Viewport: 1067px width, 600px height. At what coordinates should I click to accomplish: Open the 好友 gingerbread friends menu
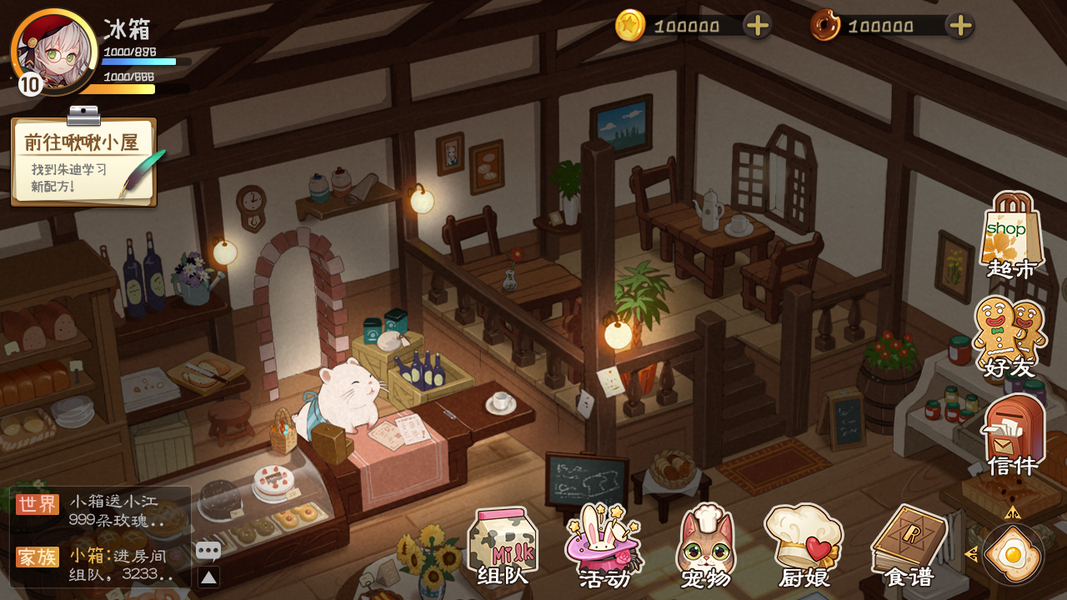click(1009, 337)
